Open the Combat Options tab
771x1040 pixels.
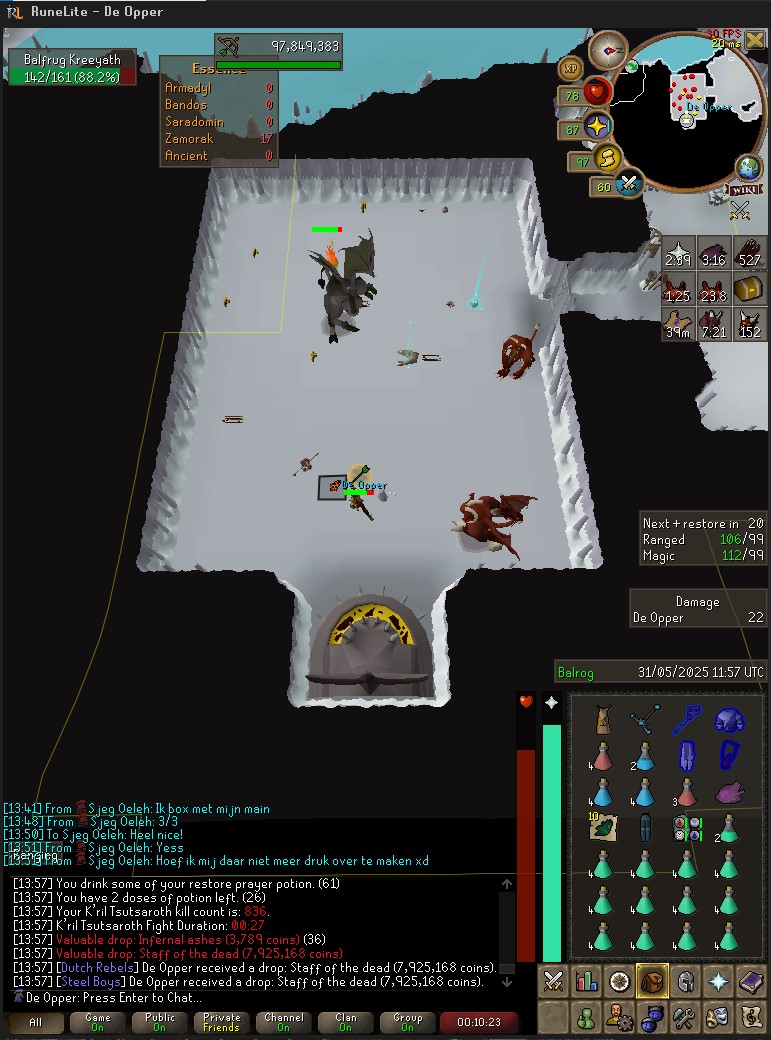[553, 982]
